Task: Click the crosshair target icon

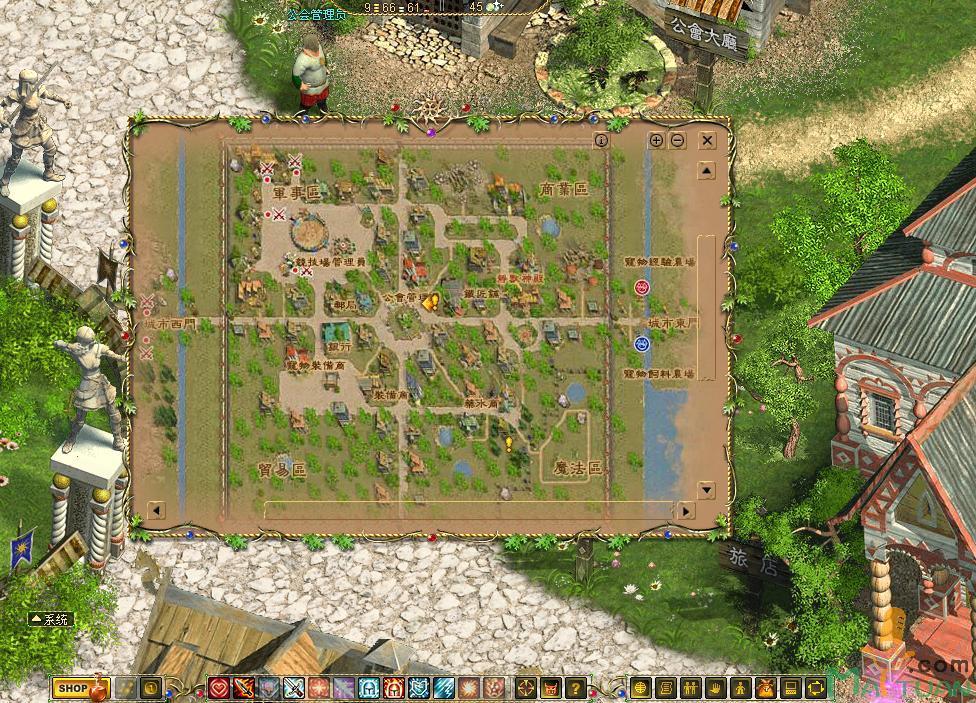Action: click(526, 688)
